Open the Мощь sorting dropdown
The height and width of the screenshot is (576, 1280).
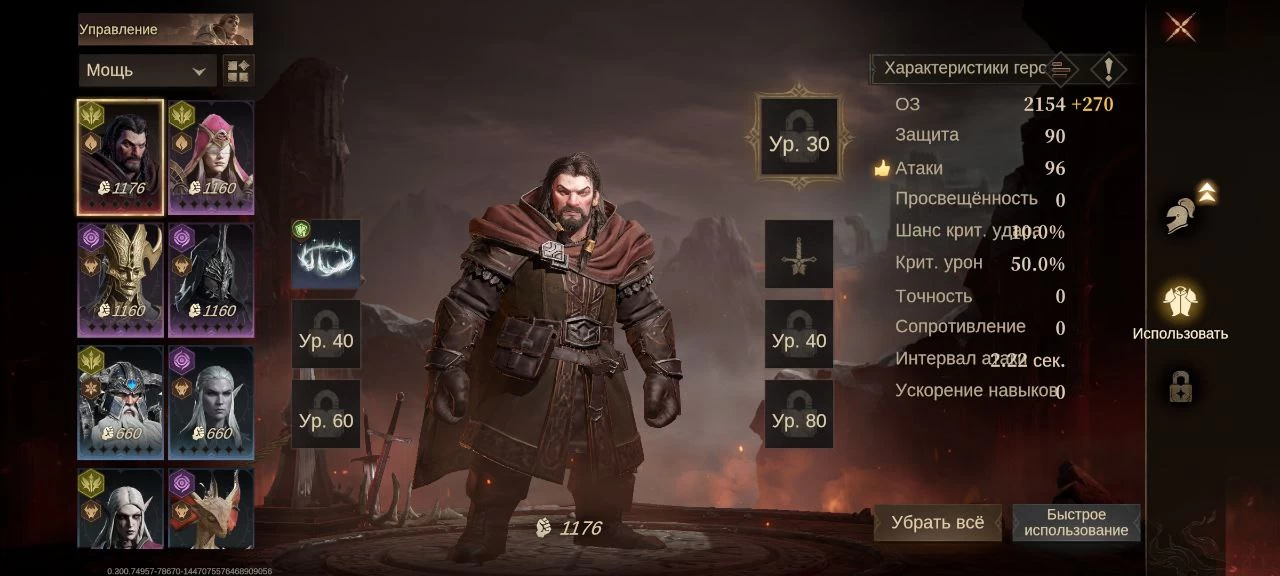(x=146, y=71)
